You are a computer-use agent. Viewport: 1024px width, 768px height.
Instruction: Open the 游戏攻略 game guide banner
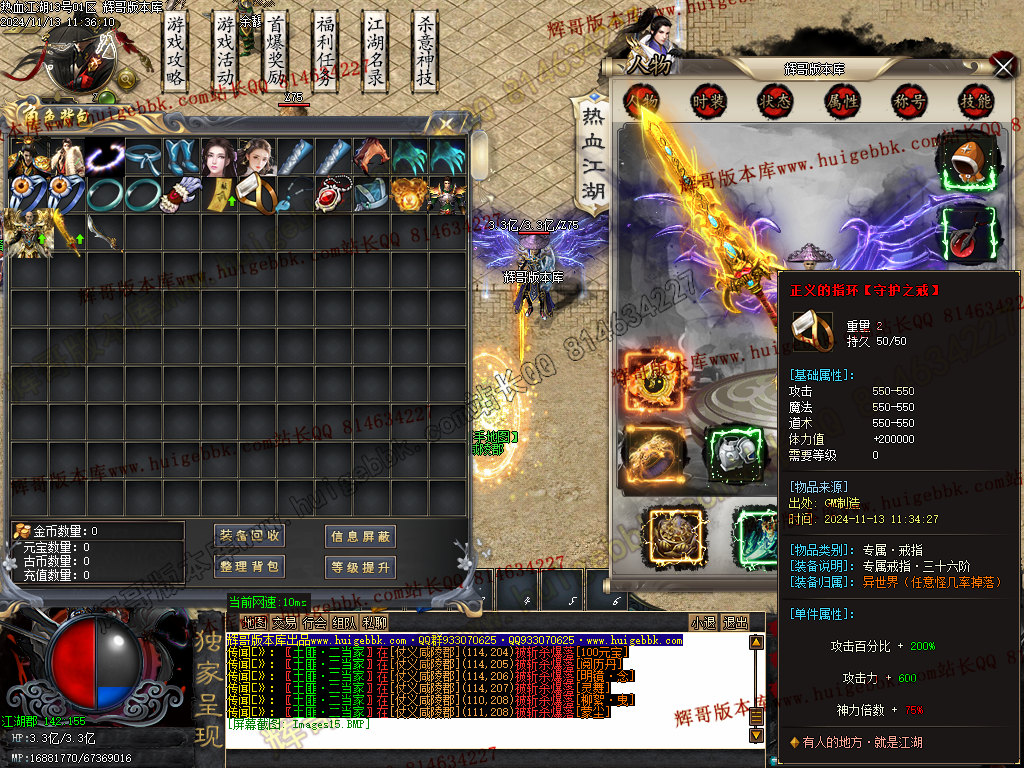point(176,51)
